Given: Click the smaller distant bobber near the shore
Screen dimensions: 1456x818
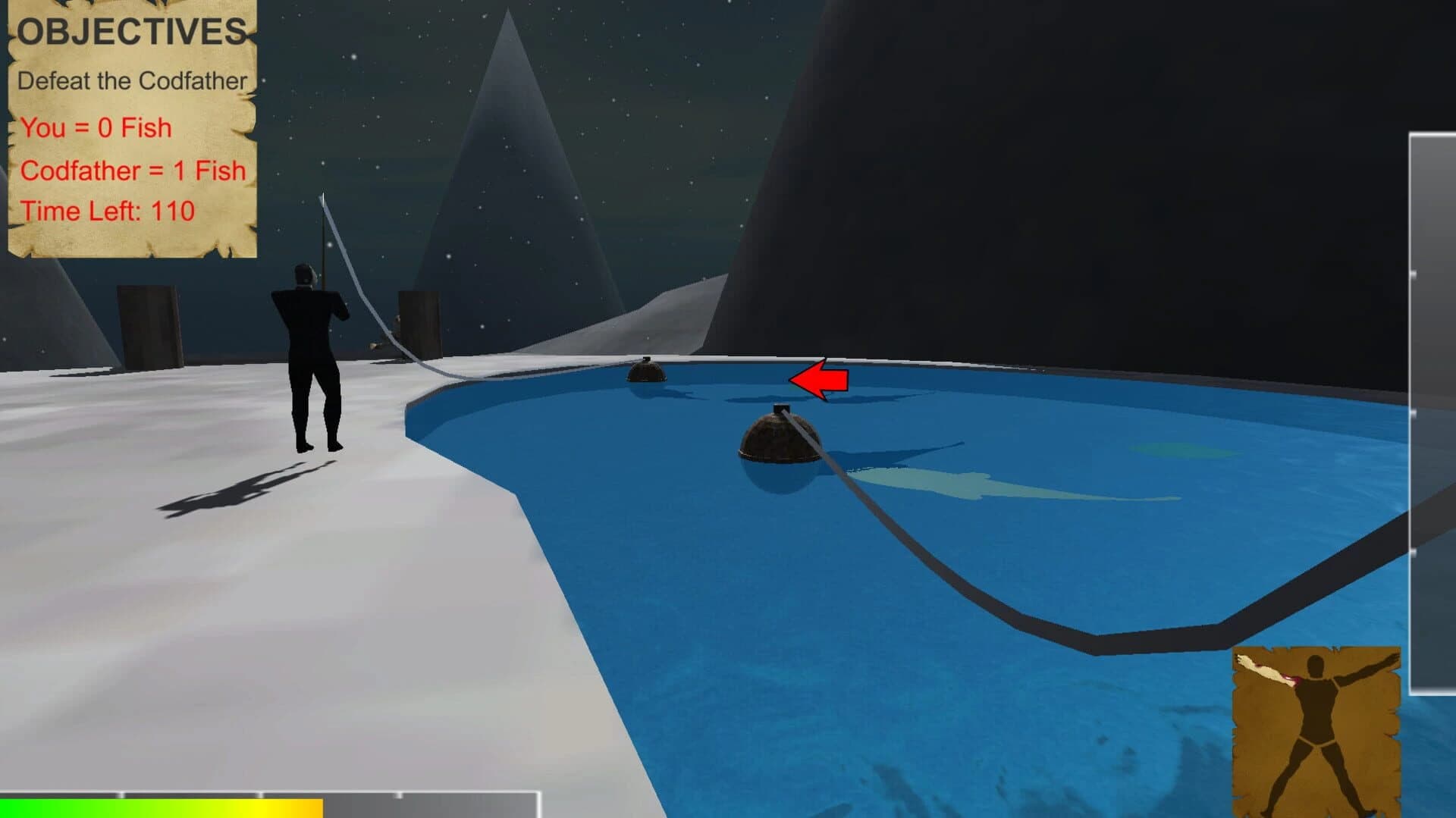Looking at the screenshot, I should (646, 373).
